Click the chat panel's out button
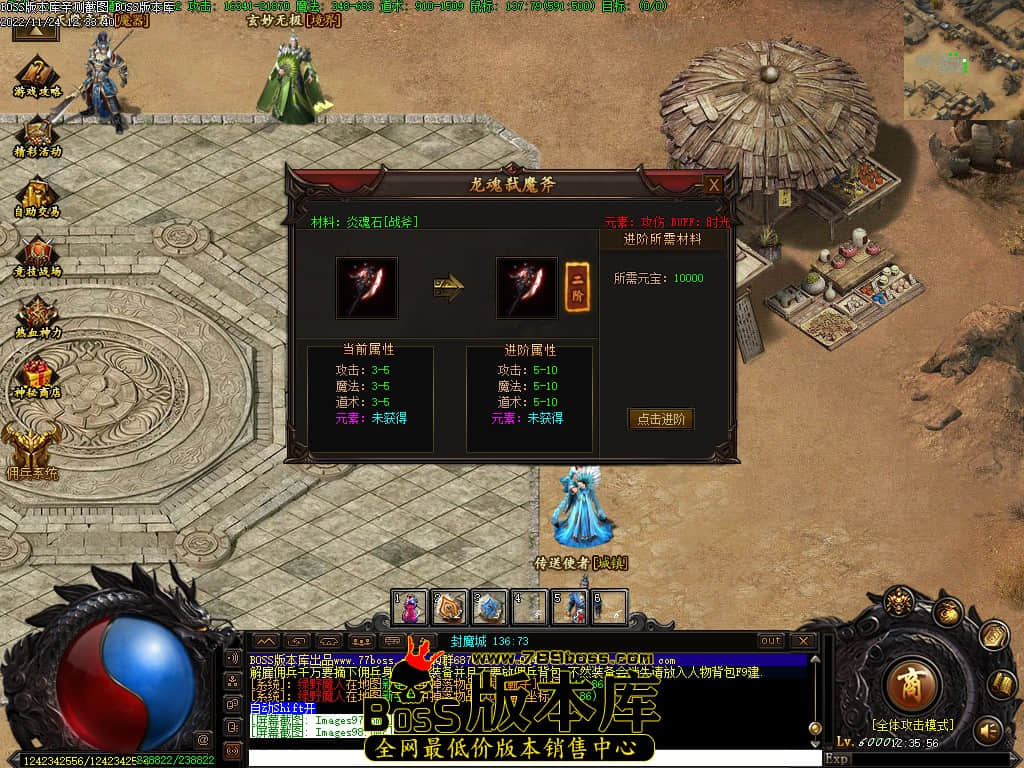 pos(770,641)
